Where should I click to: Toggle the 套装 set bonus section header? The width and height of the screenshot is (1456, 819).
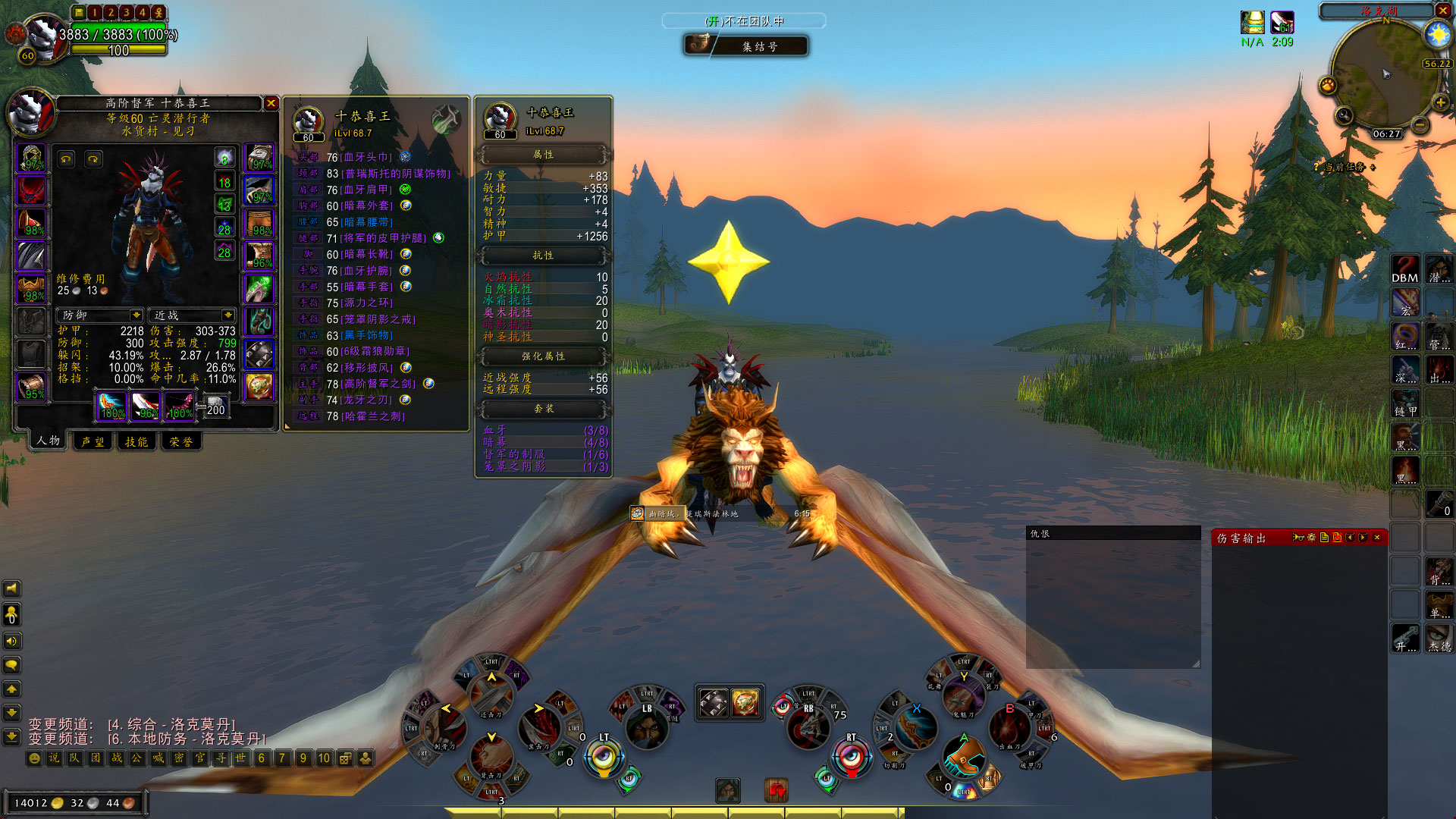[543, 409]
